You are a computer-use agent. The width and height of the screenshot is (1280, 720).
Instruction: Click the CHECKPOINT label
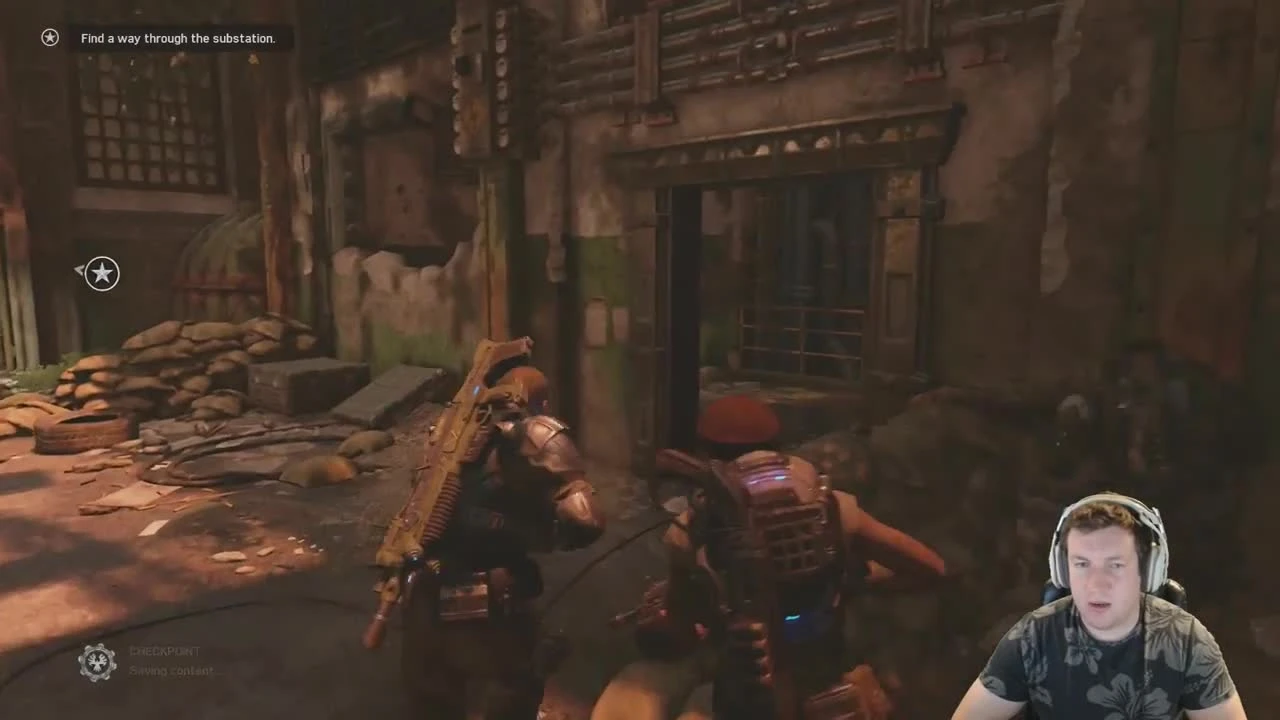[163, 651]
